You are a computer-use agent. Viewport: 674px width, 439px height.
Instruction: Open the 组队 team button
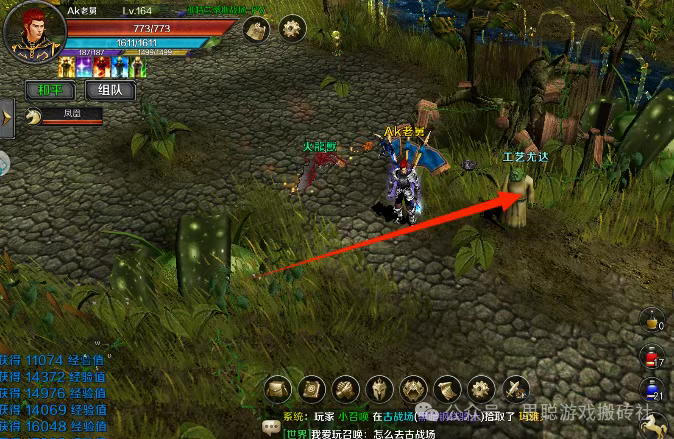[x=110, y=89]
